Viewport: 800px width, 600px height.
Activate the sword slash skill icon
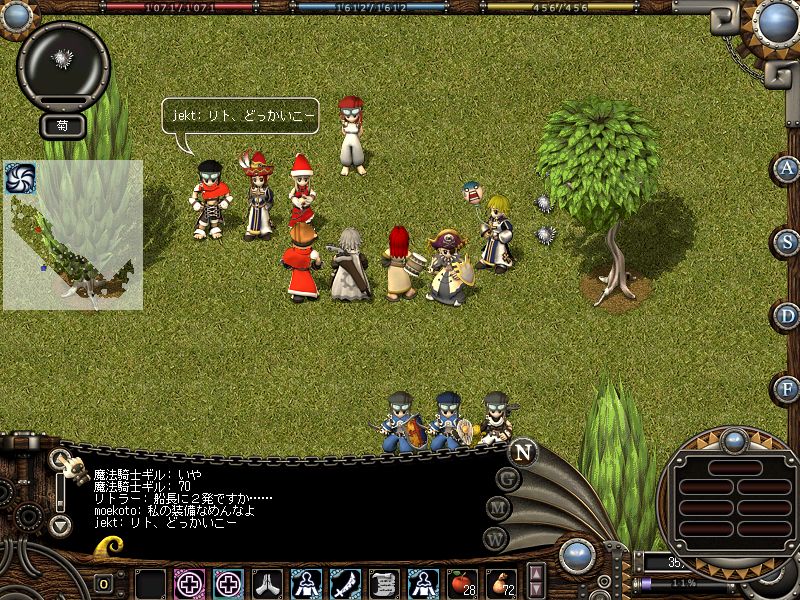345,582
